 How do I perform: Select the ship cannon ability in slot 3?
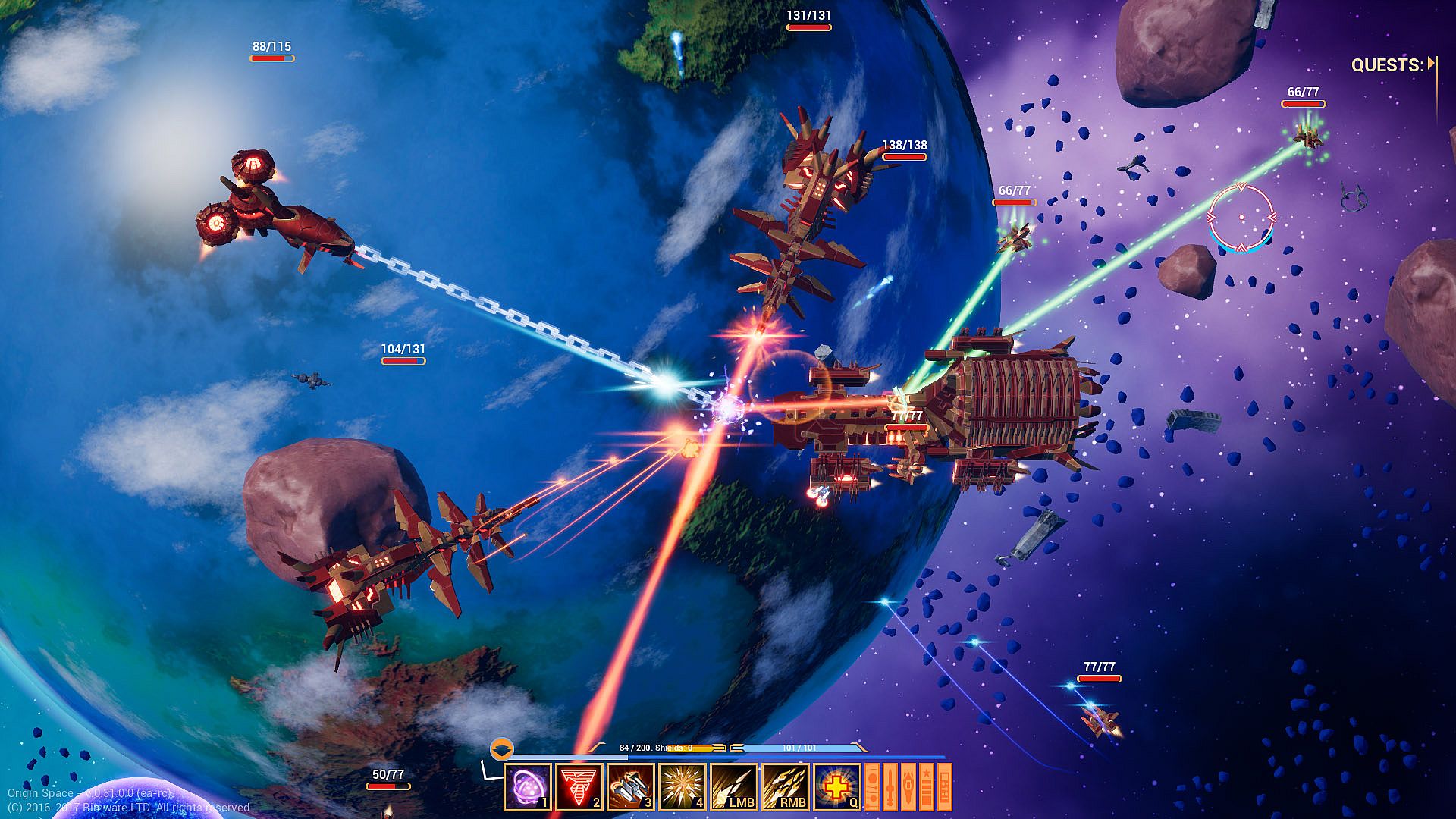(631, 787)
